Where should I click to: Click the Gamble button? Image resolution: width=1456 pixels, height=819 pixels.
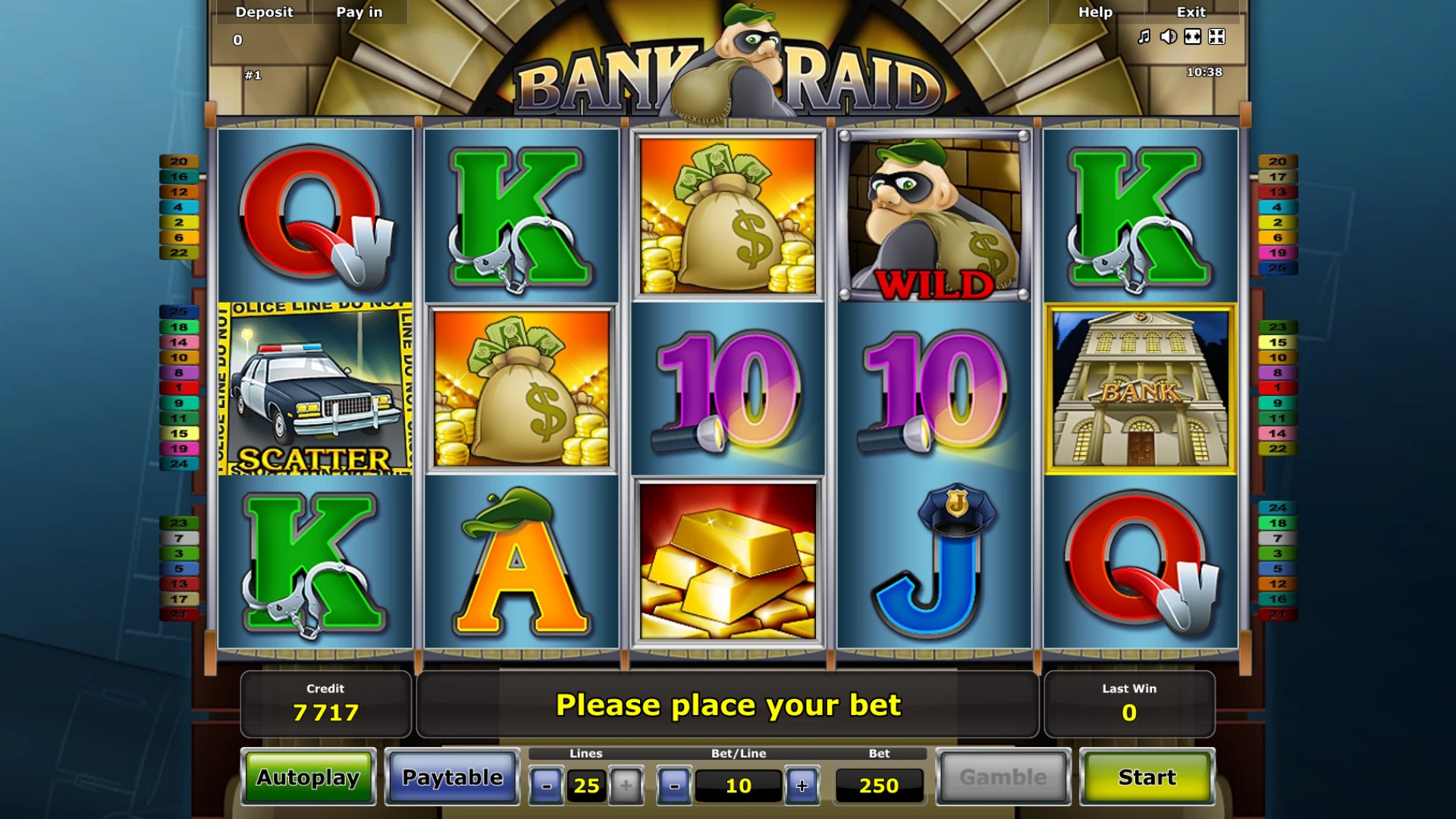(1003, 777)
